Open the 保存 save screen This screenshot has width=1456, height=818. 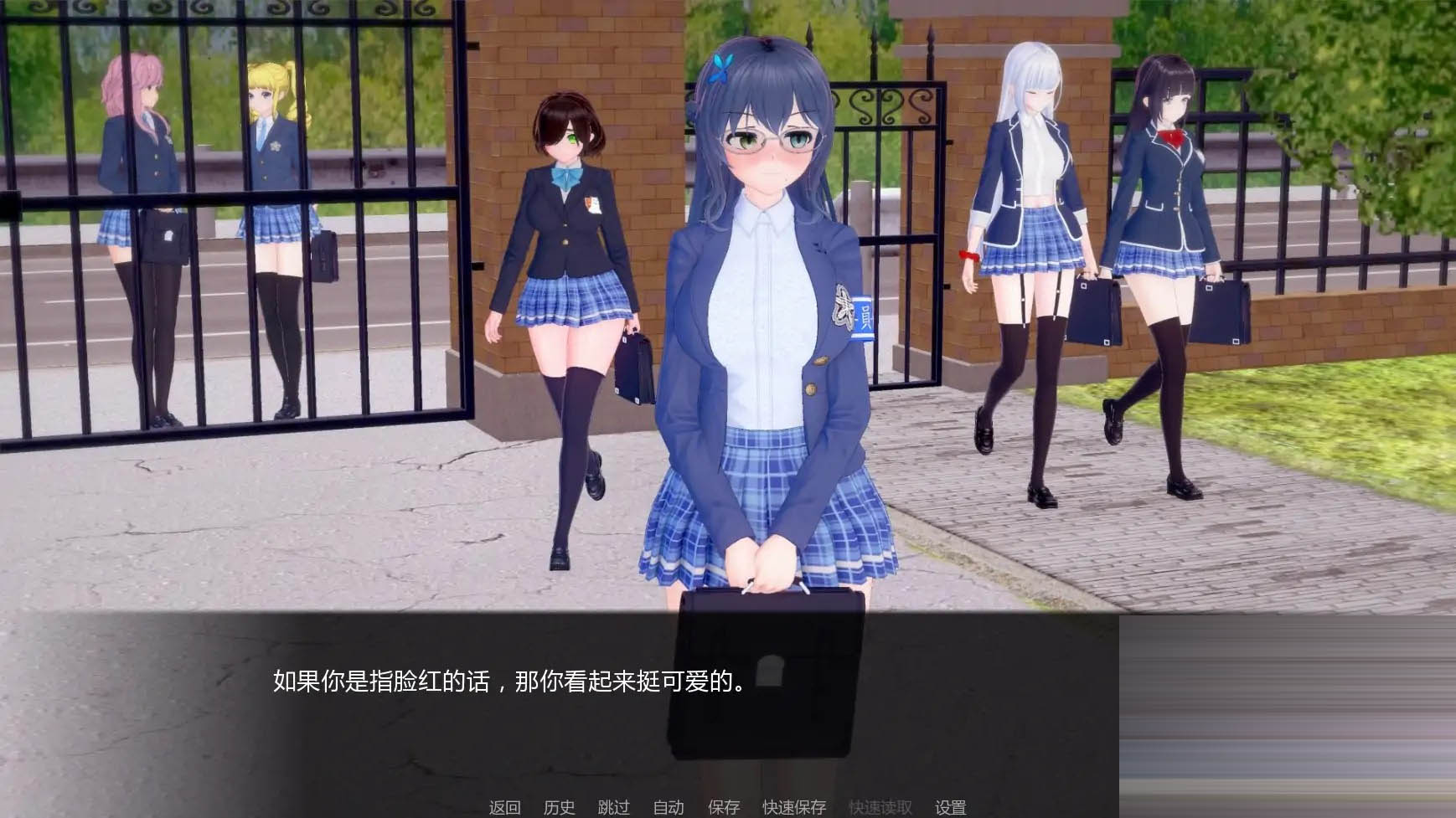725,808
